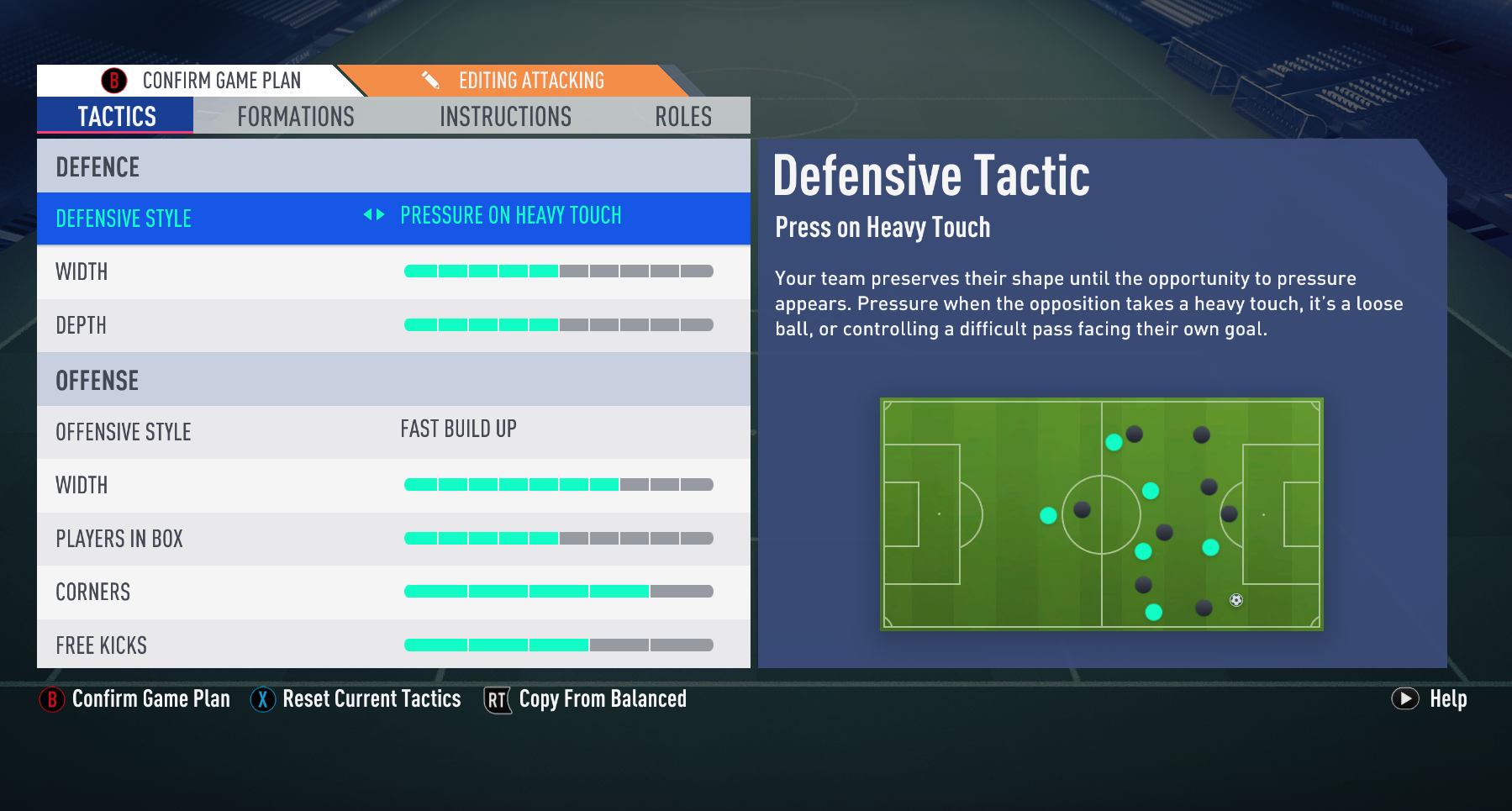
Task: Click the left arrow on Defensive Style
Action: [x=367, y=216]
